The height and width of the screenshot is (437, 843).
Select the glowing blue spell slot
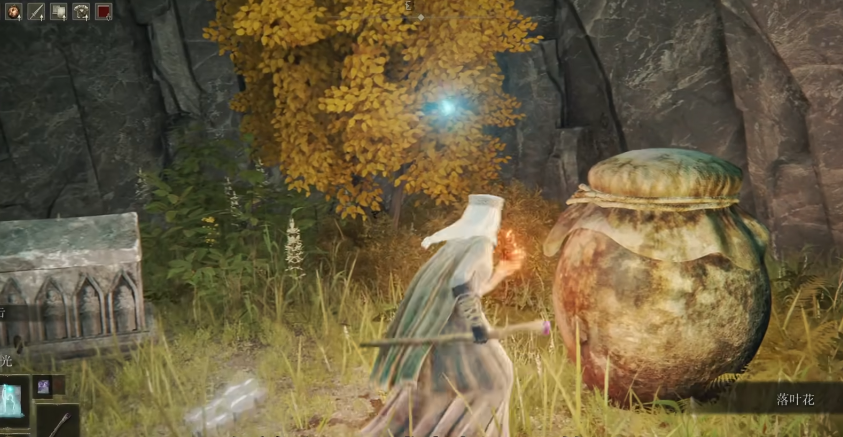pyautogui.click(x=14, y=399)
